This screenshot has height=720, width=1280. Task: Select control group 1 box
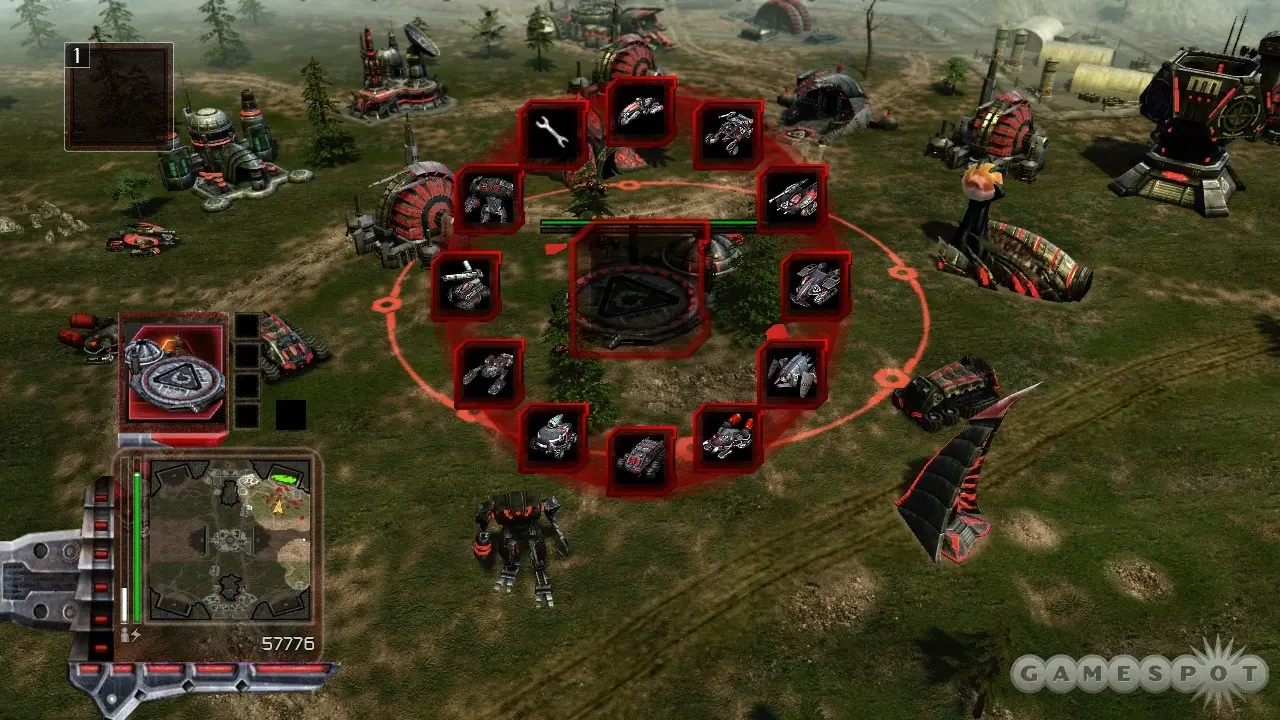119,97
